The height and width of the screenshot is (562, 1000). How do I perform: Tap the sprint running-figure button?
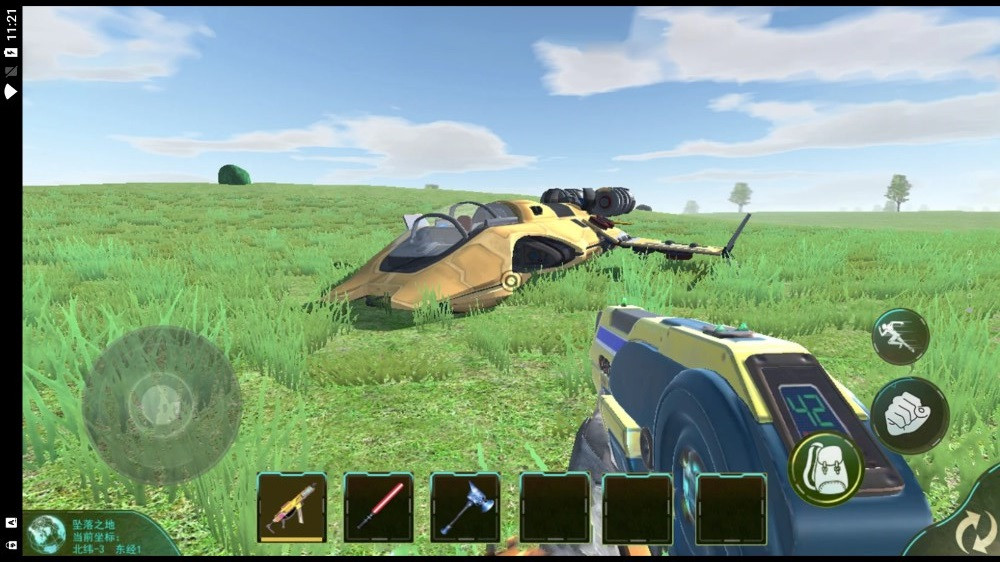pyautogui.click(x=900, y=336)
